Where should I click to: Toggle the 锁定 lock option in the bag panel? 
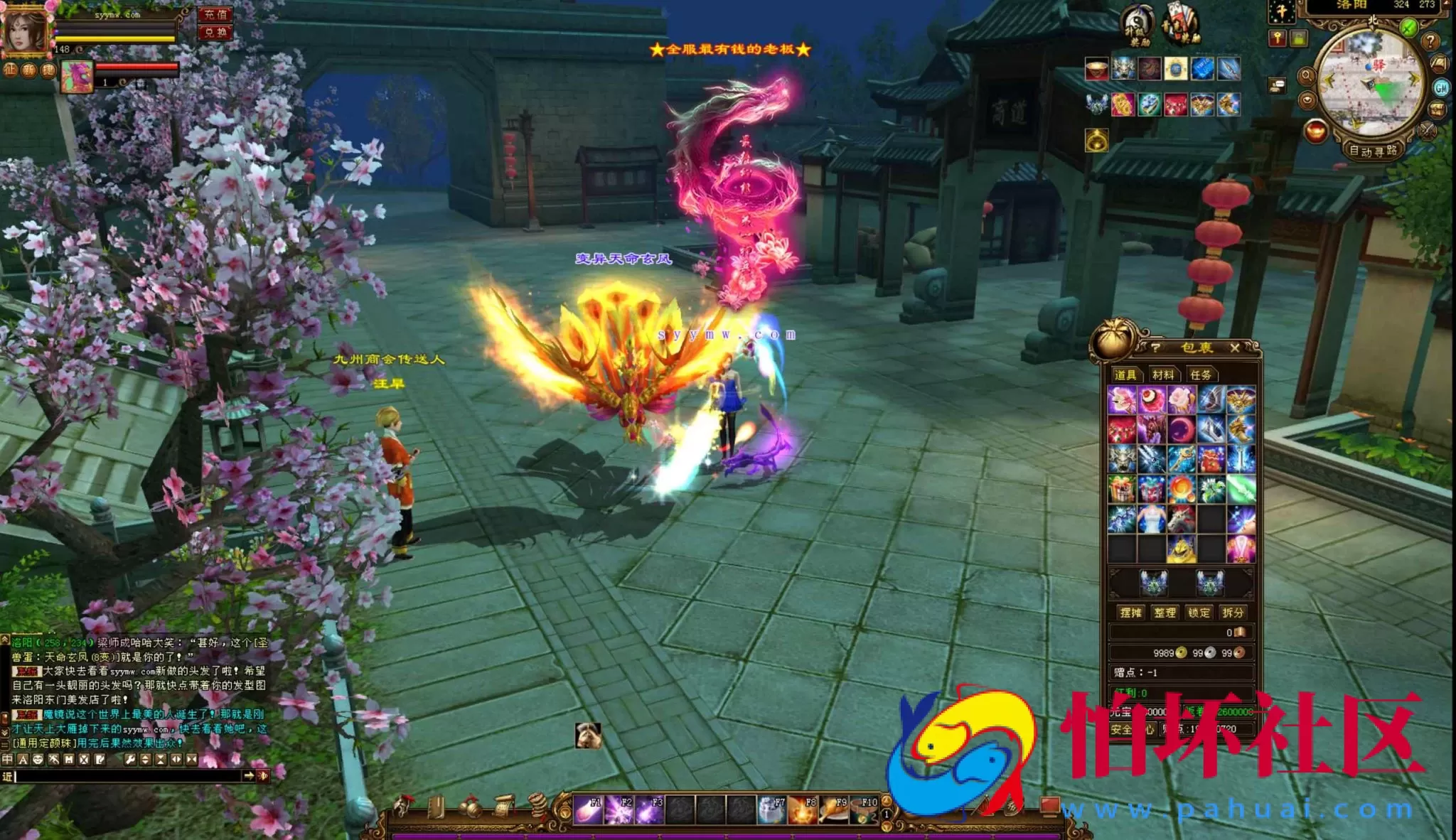(x=1199, y=613)
